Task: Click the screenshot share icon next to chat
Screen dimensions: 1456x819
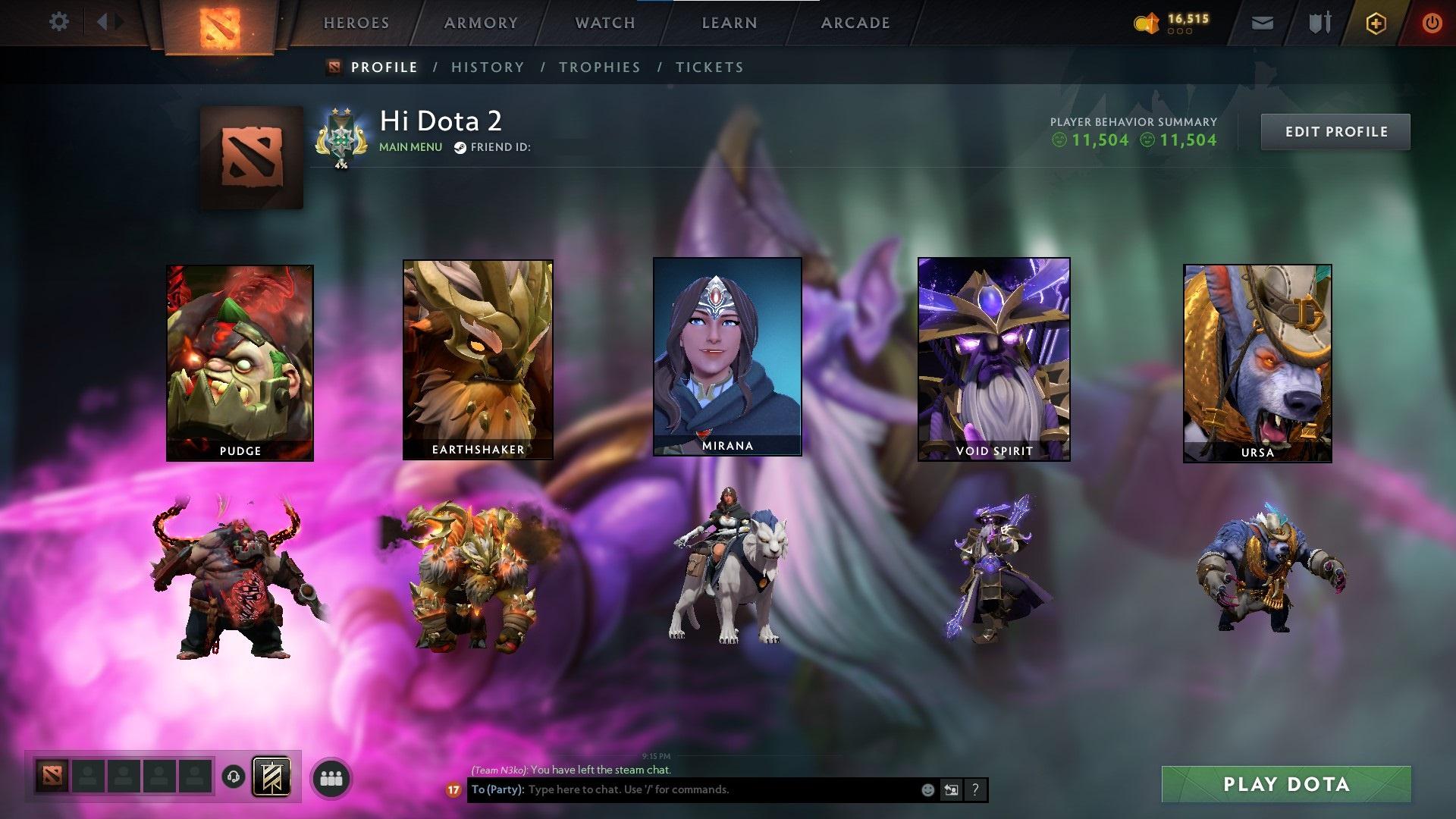Action: tap(951, 789)
